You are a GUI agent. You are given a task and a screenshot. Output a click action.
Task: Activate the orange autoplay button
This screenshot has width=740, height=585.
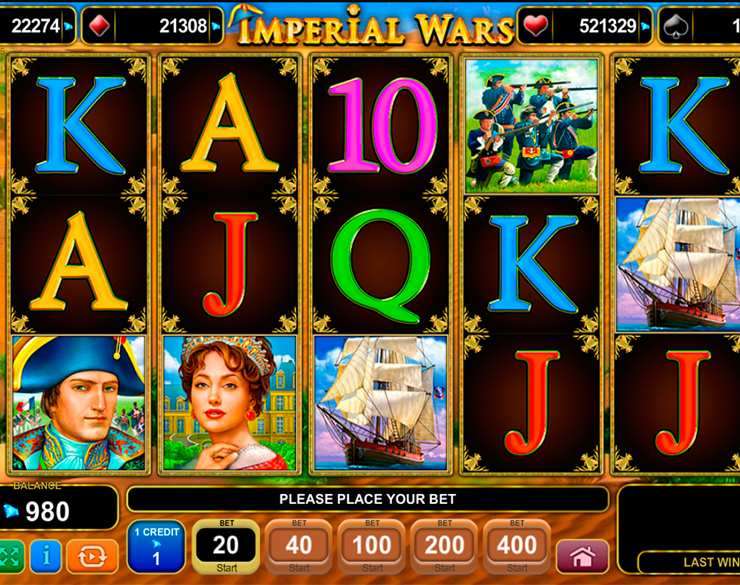click(90, 556)
